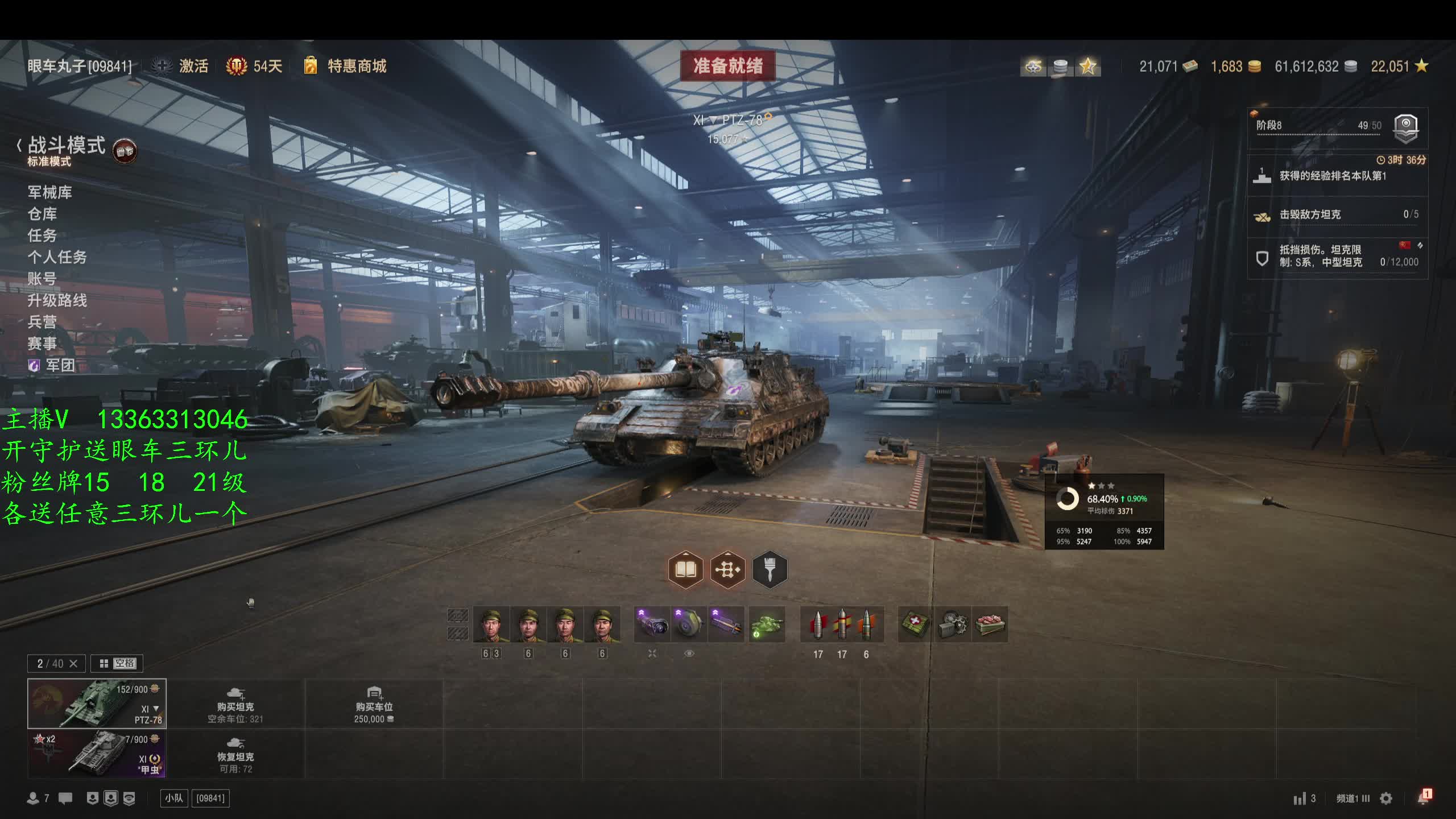Viewport: 1456px width, 819px height.
Task: Open the paintbrush customization hexagon button
Action: (x=770, y=569)
